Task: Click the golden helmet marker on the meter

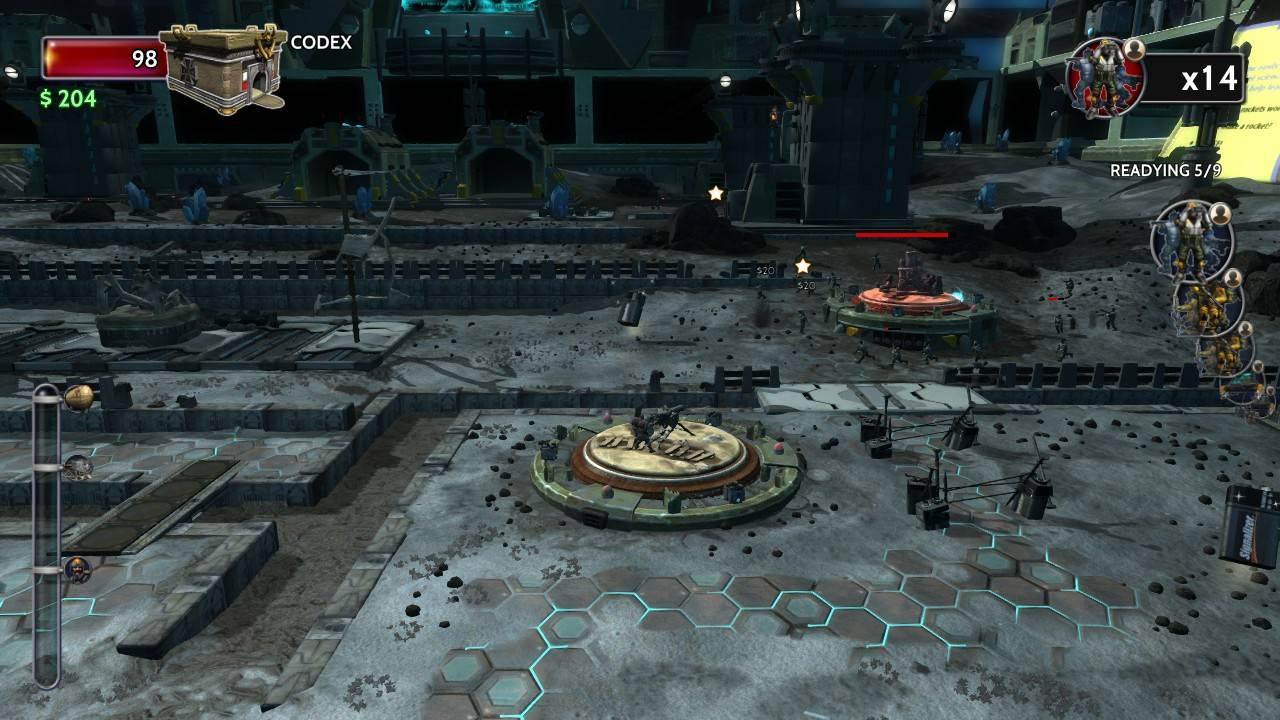Action: (x=78, y=398)
